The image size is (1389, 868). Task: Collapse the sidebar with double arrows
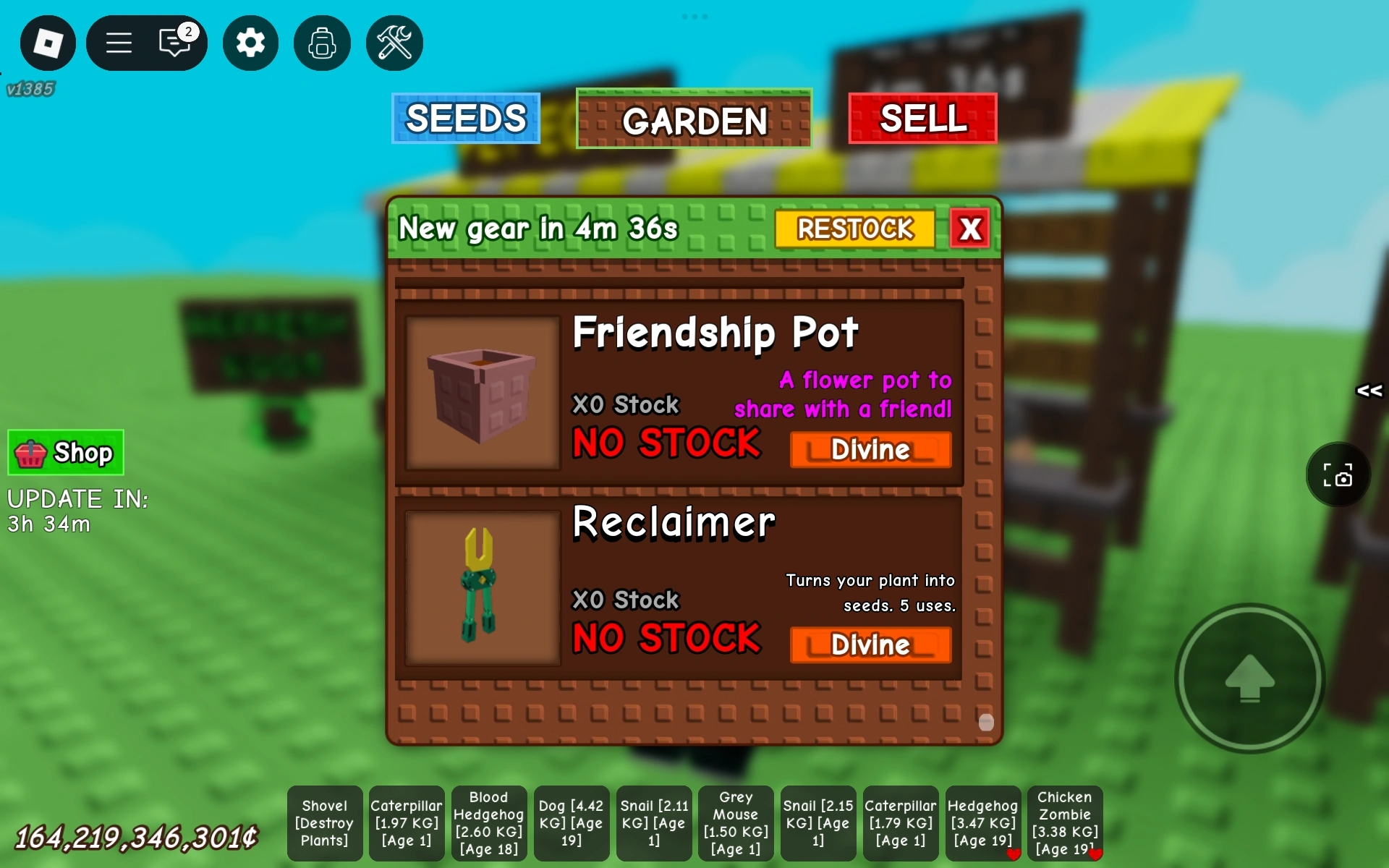click(1369, 391)
